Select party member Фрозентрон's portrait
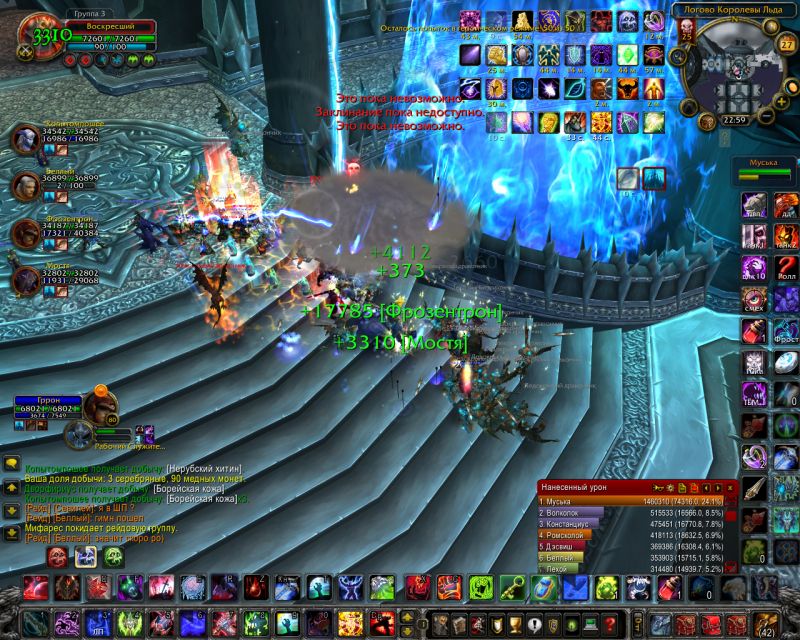Viewport: 800px width, 640px height. point(26,232)
